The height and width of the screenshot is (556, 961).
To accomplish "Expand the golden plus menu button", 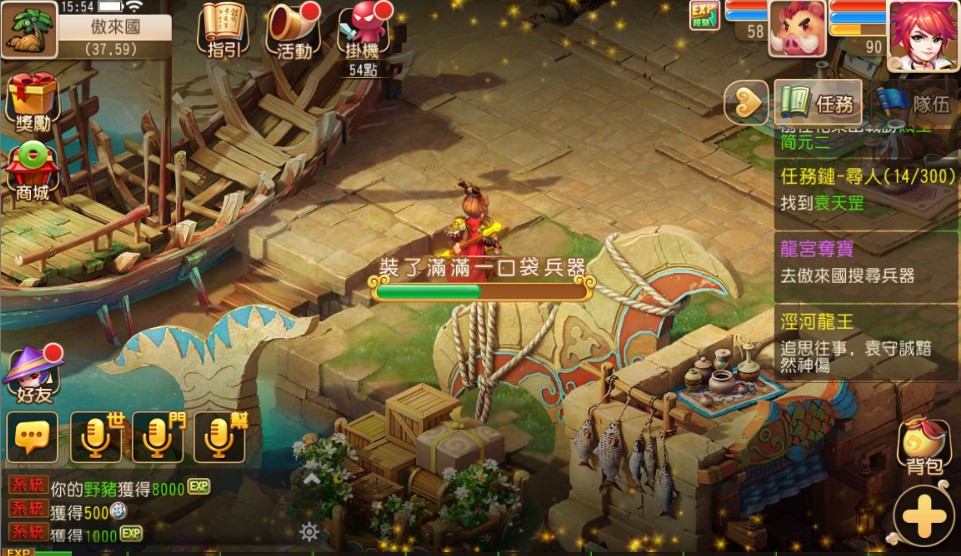I will (x=925, y=516).
